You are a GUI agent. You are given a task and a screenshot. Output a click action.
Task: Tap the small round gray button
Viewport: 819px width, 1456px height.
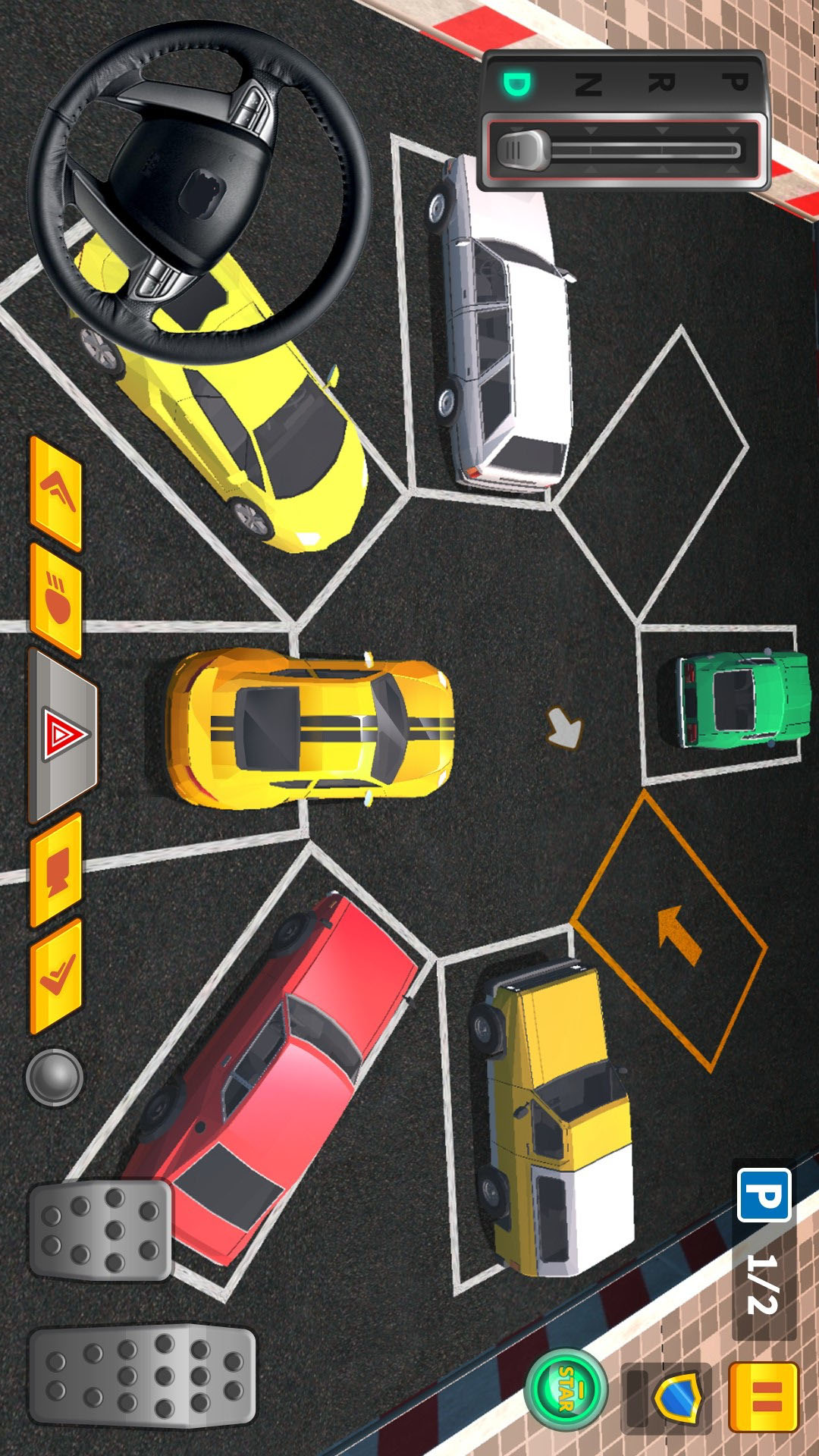(55, 1077)
